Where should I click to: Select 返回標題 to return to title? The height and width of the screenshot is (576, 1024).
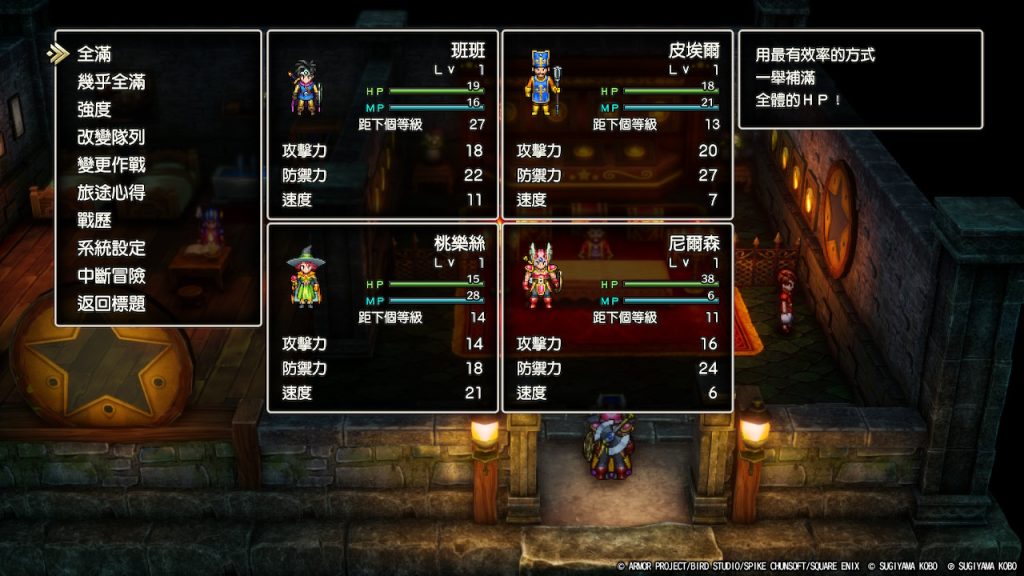111,303
